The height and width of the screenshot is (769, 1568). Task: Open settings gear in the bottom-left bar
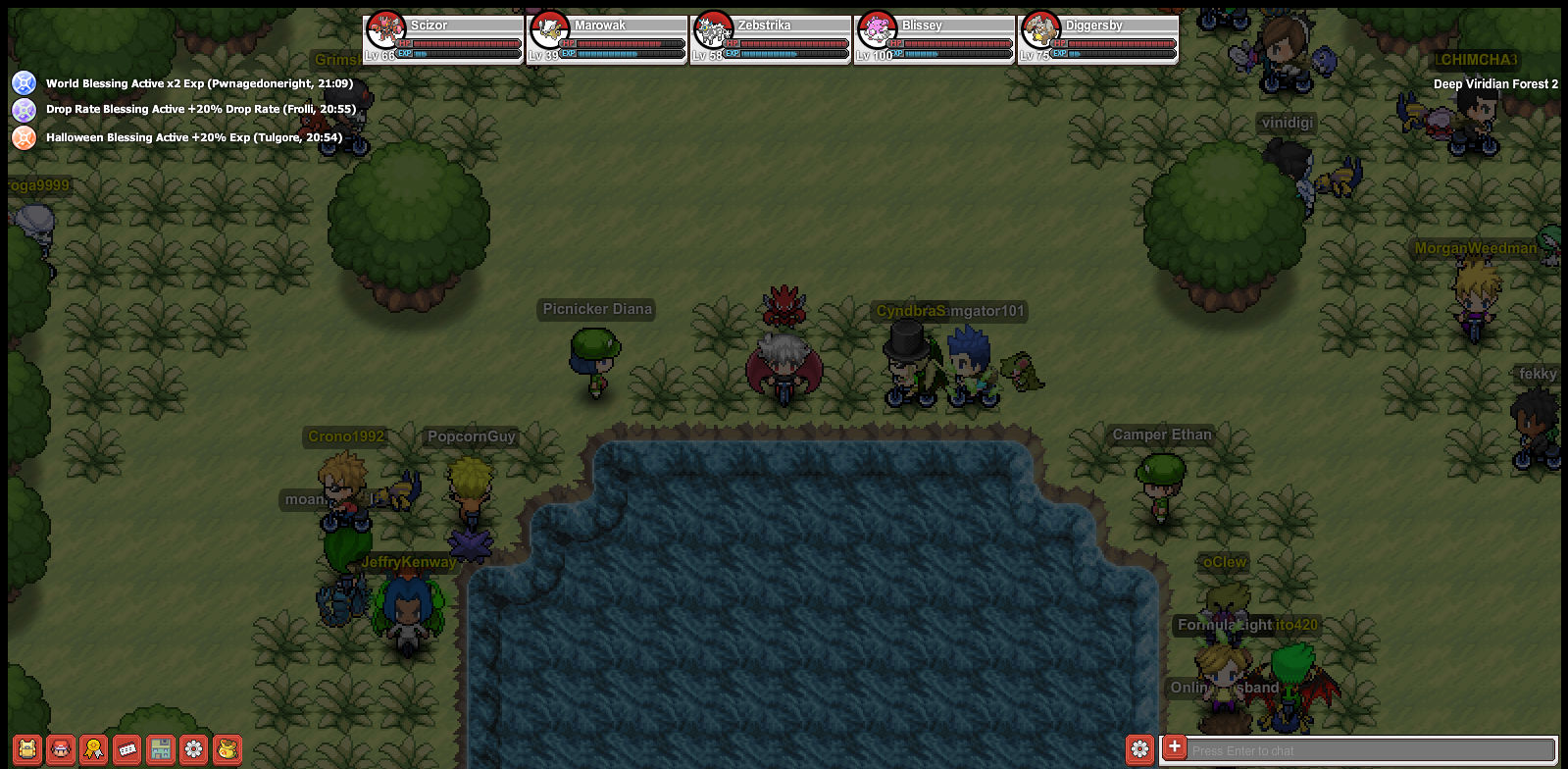point(194,750)
